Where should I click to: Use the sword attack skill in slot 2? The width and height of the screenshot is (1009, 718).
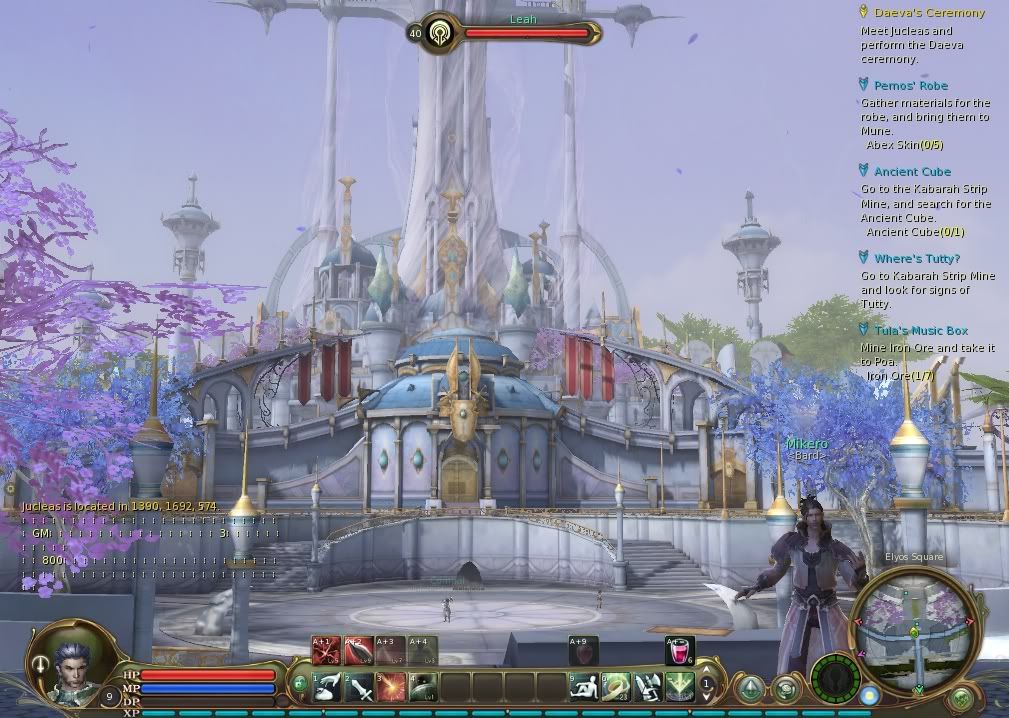(x=359, y=686)
